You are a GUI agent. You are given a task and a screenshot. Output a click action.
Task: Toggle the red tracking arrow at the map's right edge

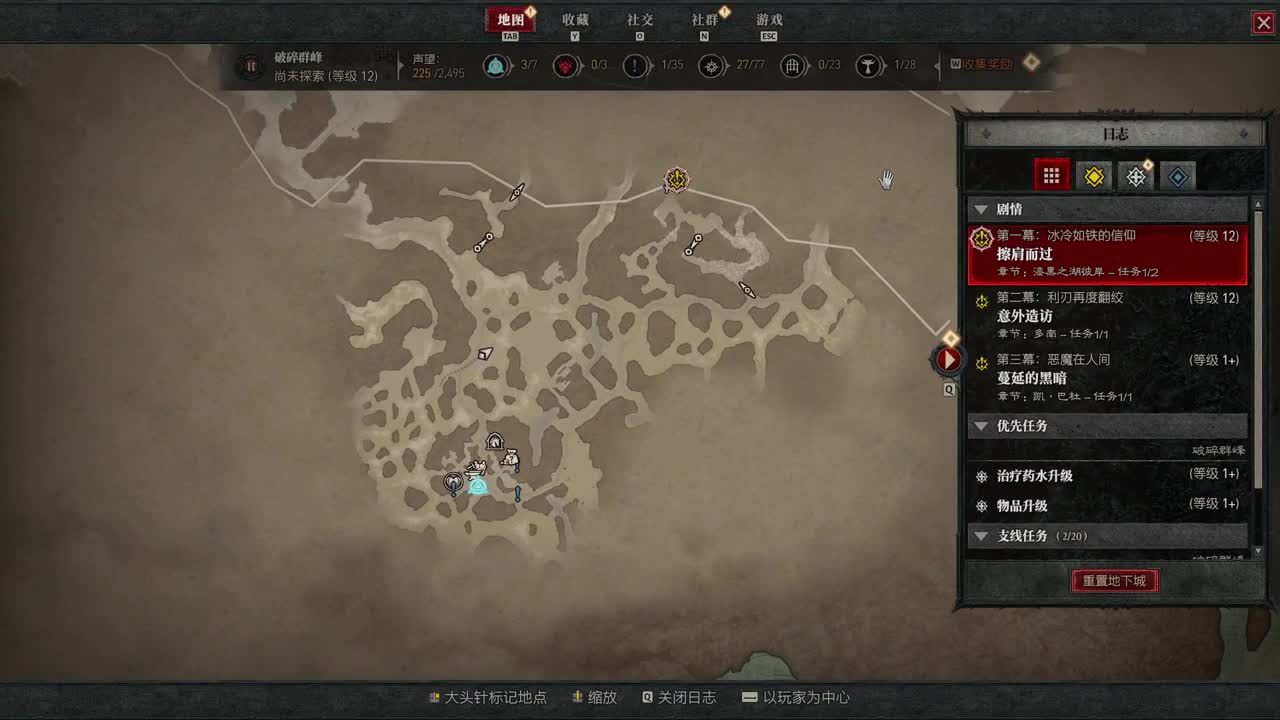coord(946,360)
